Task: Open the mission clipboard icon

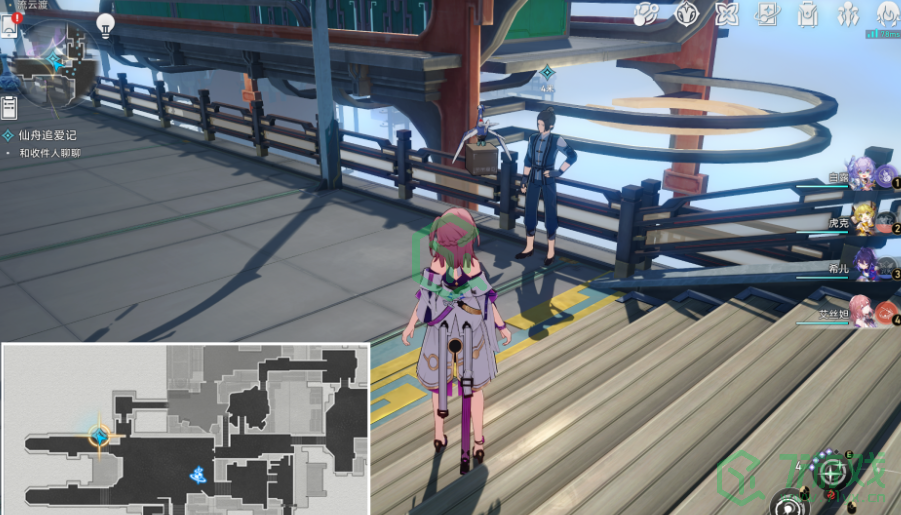Action: tap(9, 106)
